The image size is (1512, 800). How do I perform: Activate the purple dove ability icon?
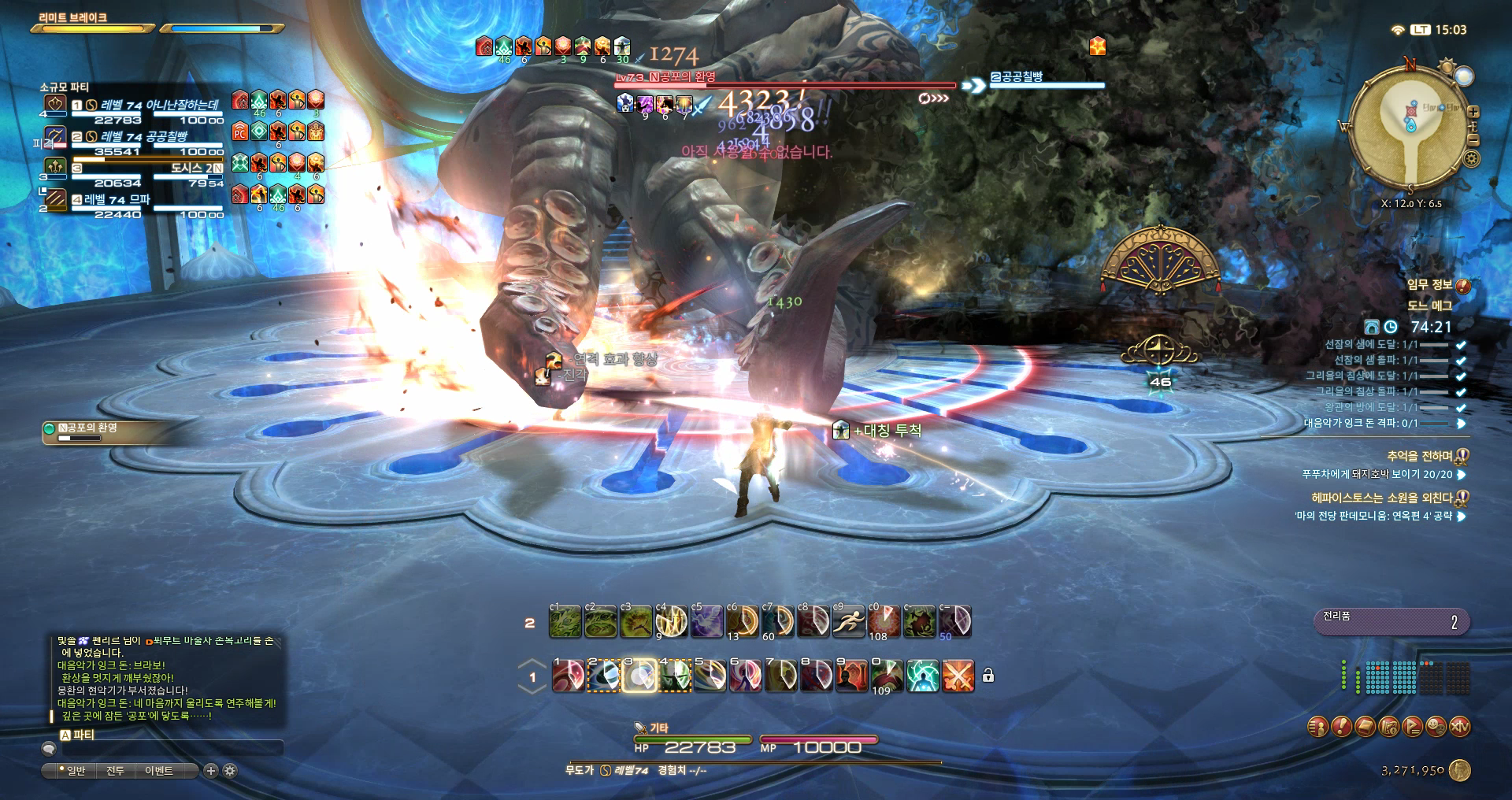[x=706, y=622]
